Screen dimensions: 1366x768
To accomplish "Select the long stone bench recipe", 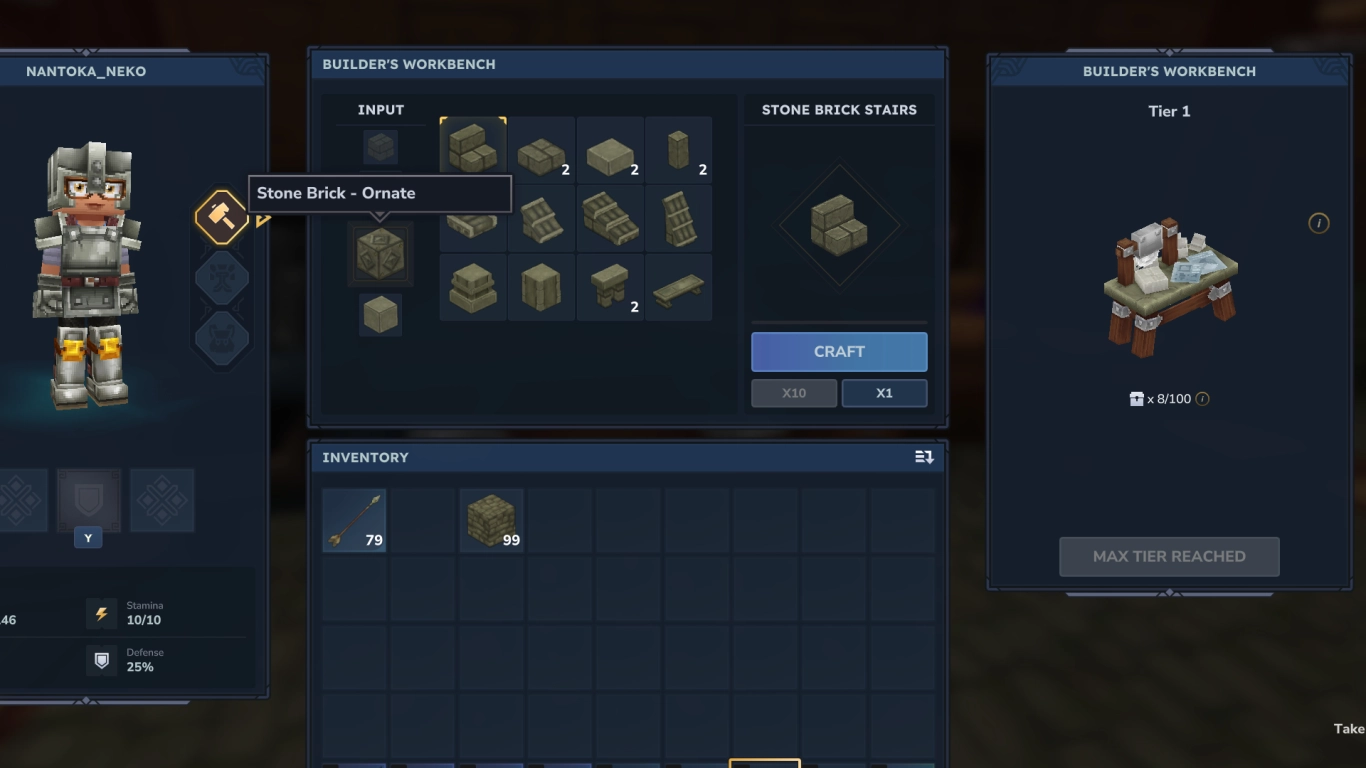I will [x=678, y=287].
